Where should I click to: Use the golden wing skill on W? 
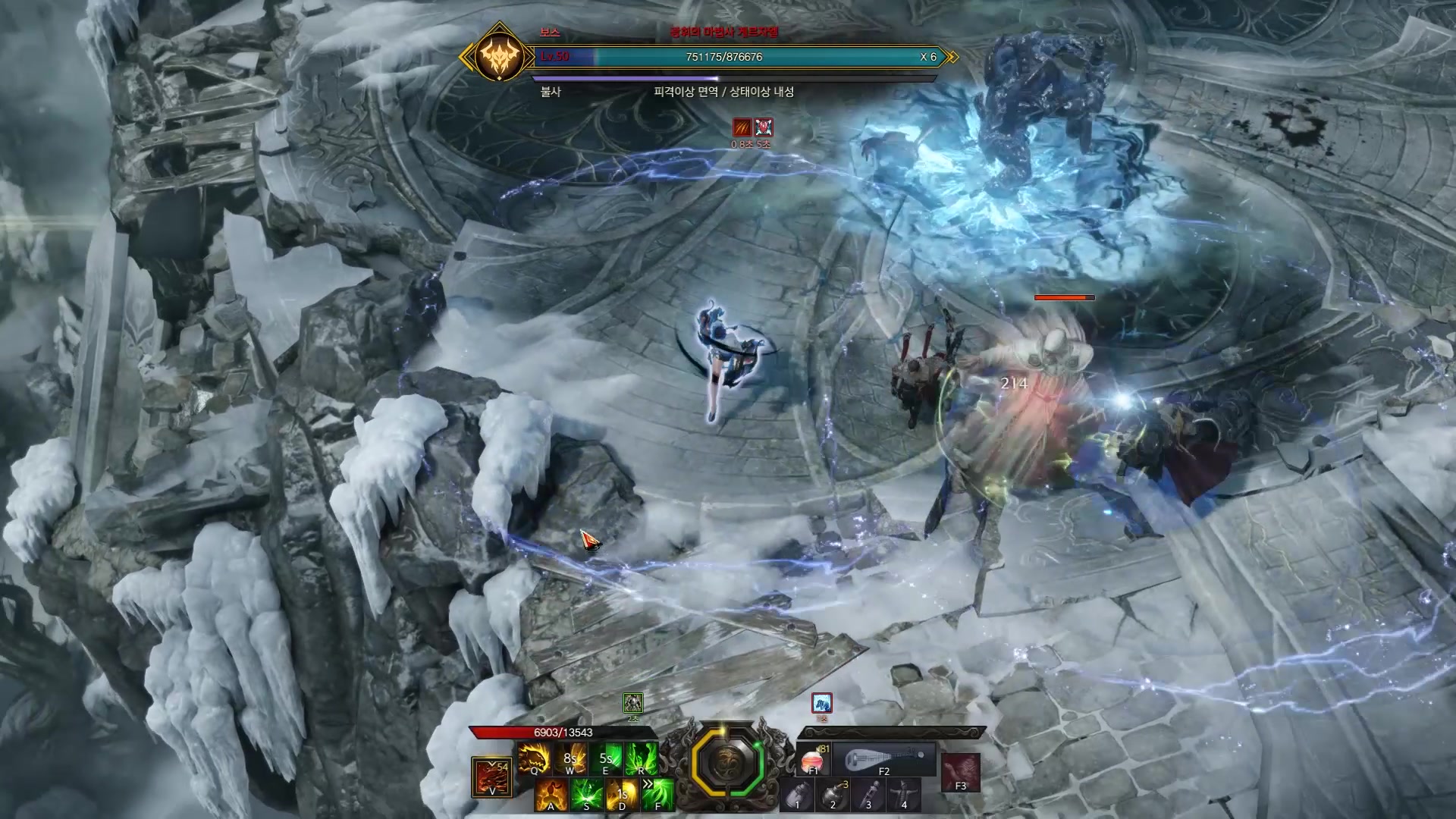(x=570, y=758)
